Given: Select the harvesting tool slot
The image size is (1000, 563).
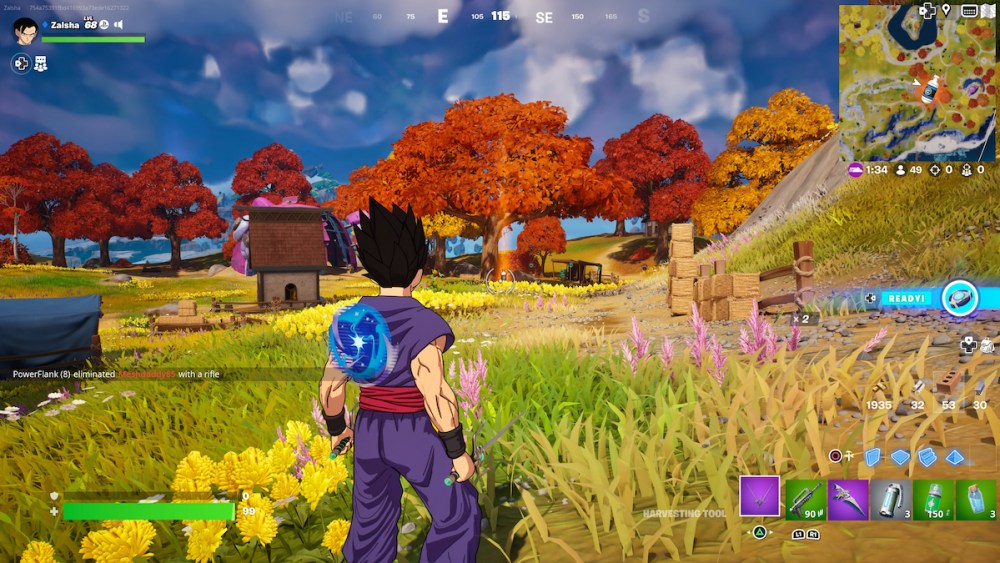Looking at the screenshot, I should tap(759, 496).
